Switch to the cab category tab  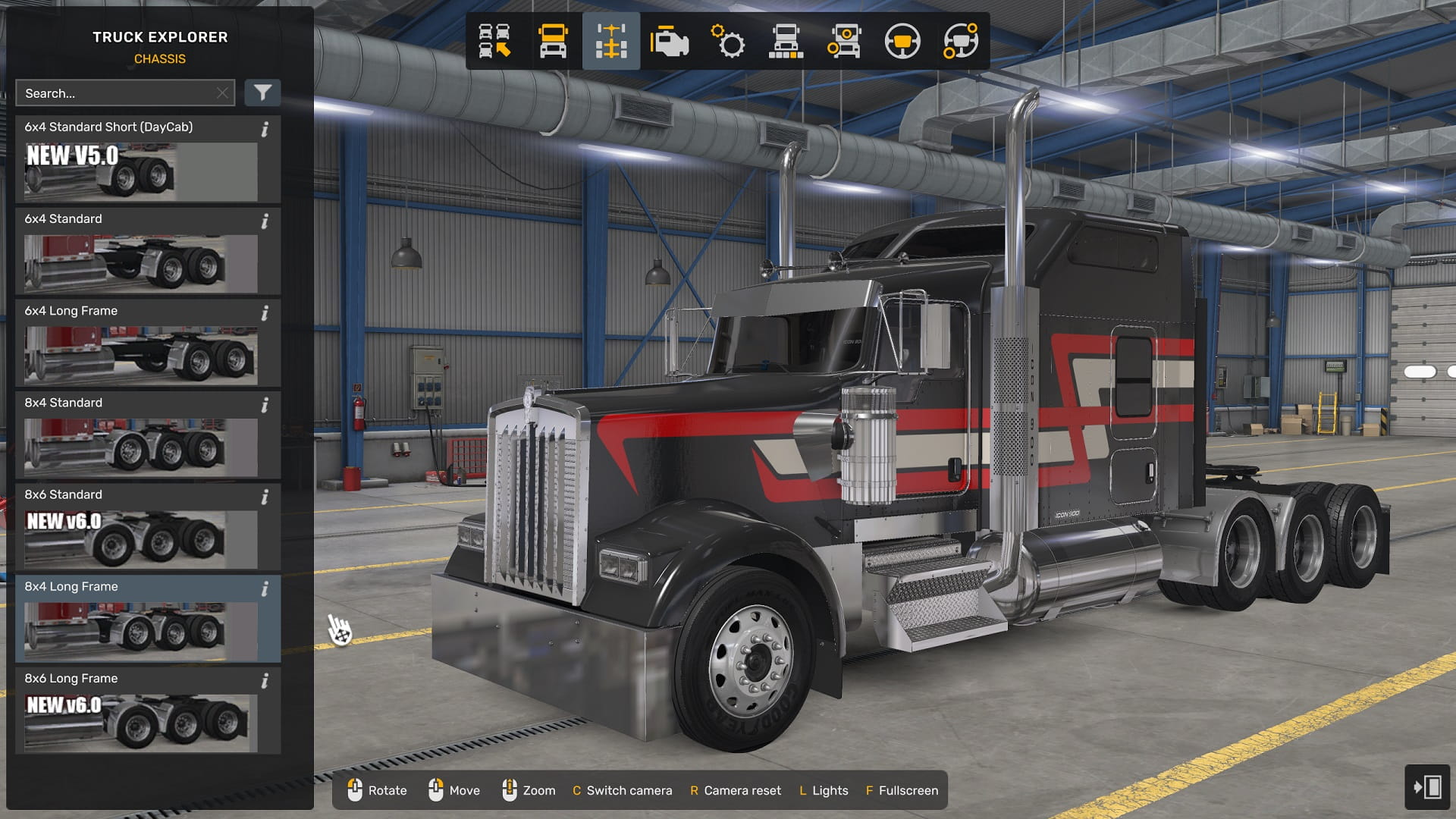(553, 41)
